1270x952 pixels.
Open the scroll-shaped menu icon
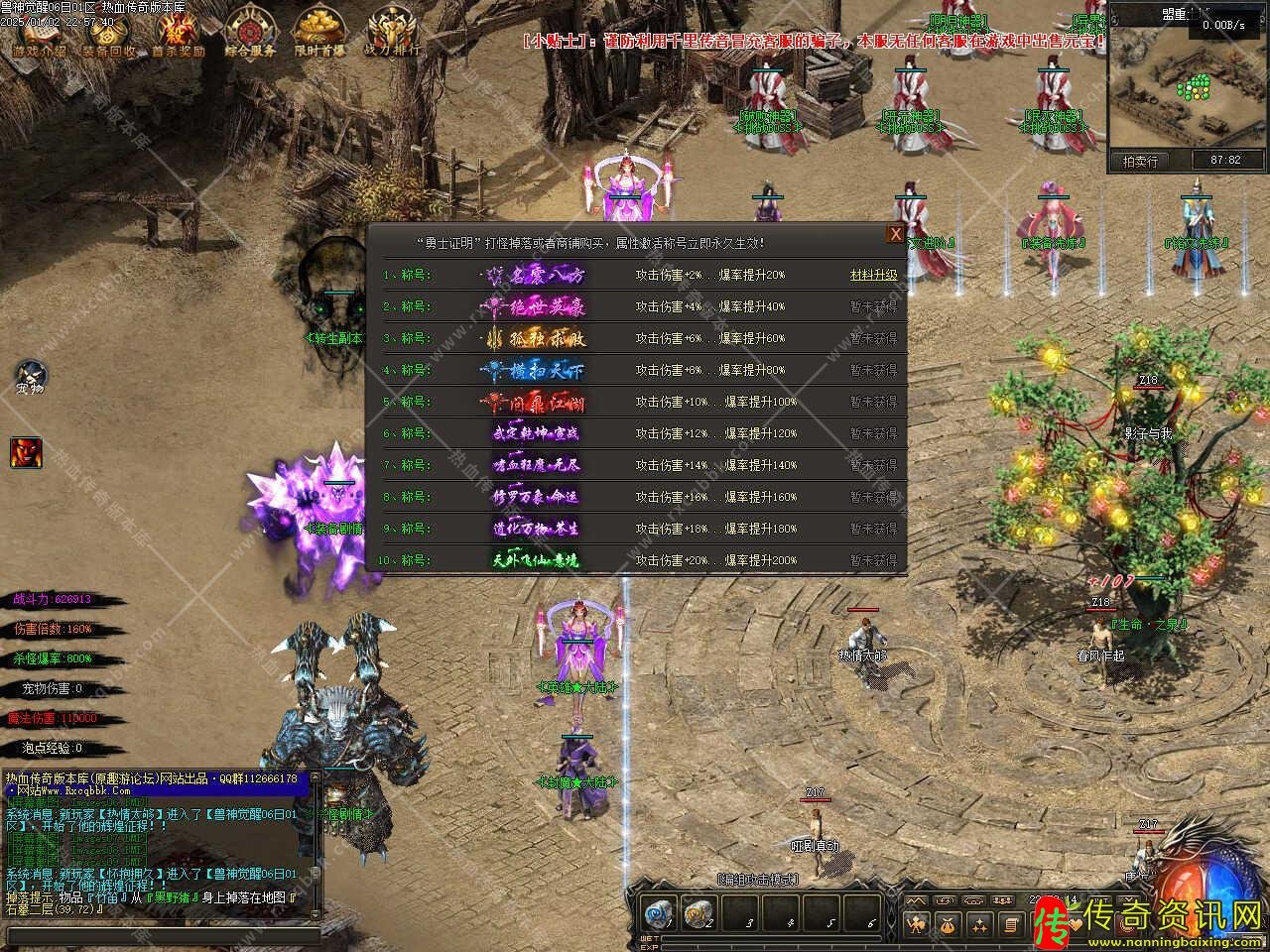[x=1010, y=925]
